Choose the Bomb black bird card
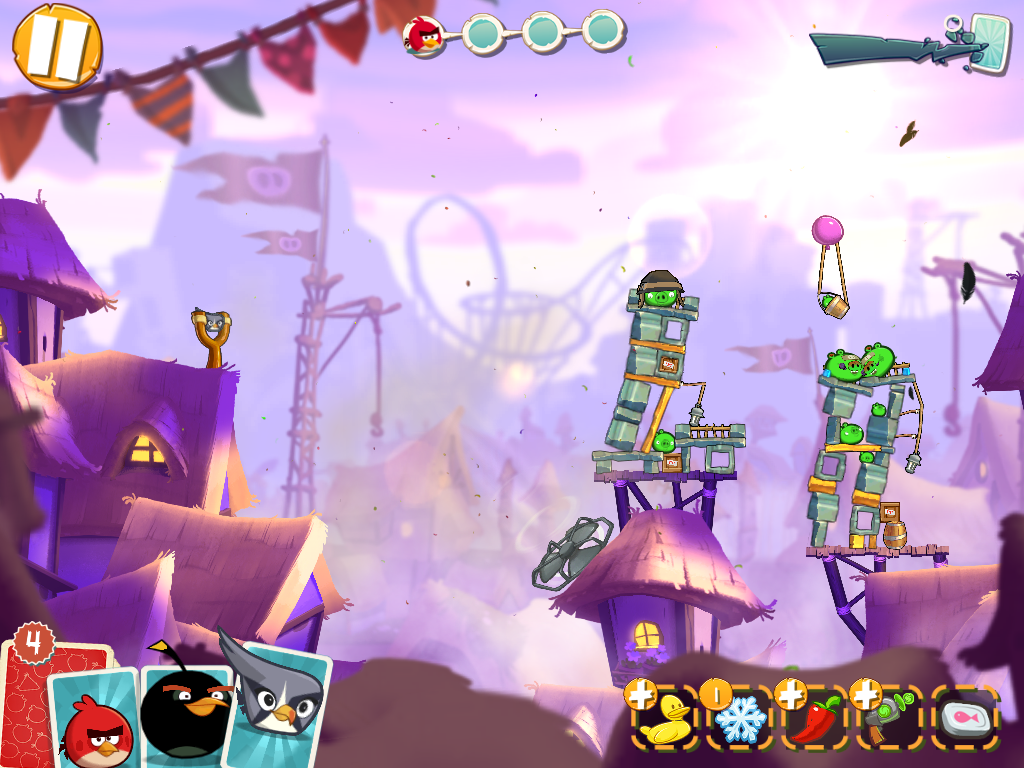1024x768 pixels. click(x=184, y=710)
